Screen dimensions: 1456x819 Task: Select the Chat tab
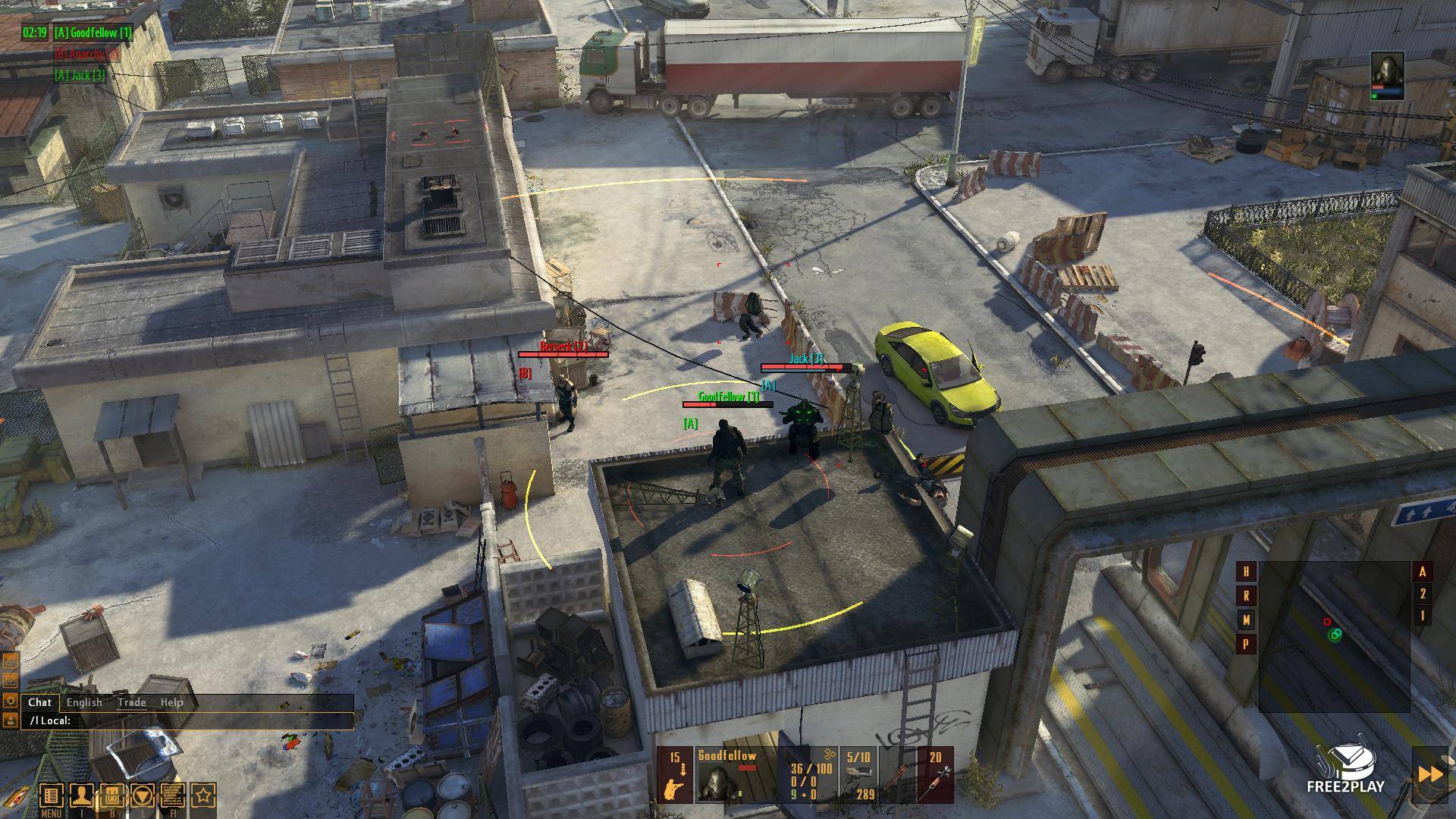(x=39, y=702)
